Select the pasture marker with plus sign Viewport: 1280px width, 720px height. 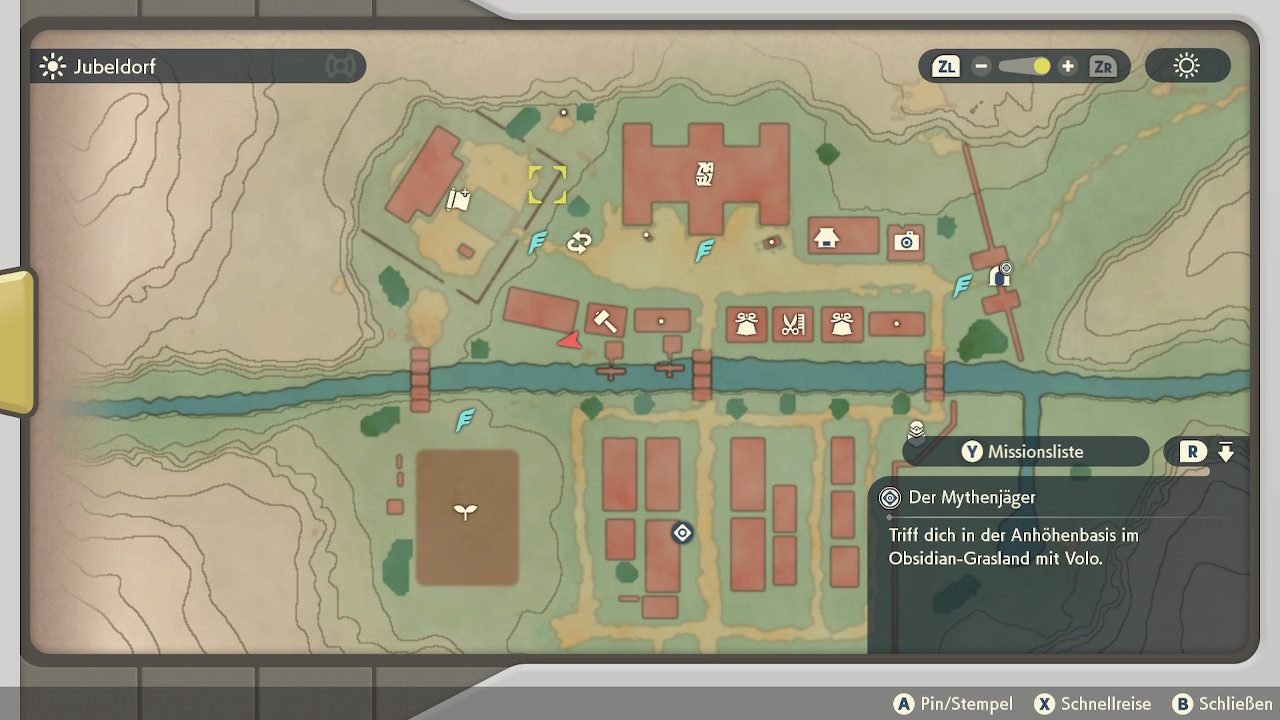(459, 200)
